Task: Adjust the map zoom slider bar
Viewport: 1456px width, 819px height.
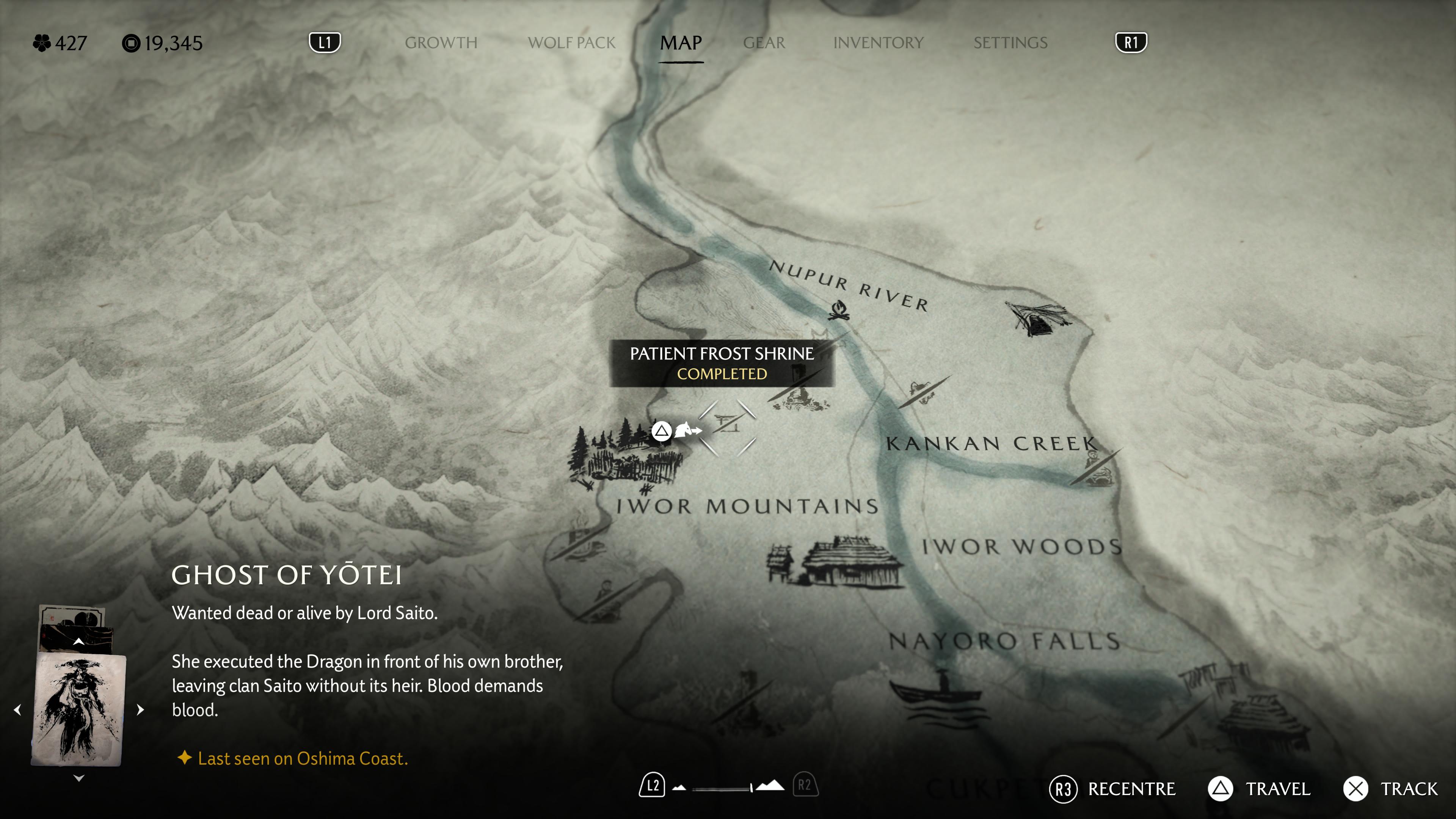Action: click(722, 788)
